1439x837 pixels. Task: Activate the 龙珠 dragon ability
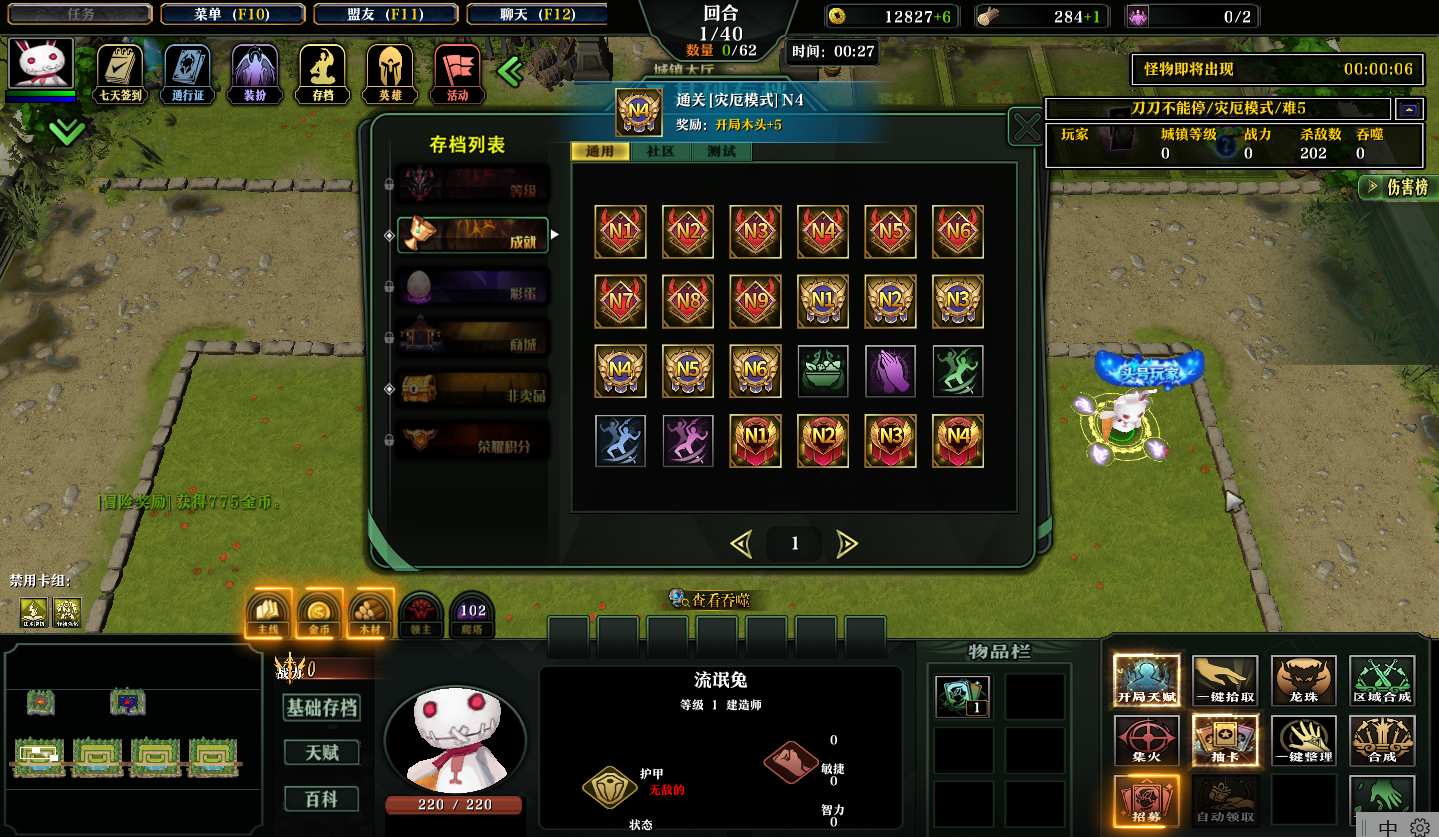(1304, 681)
